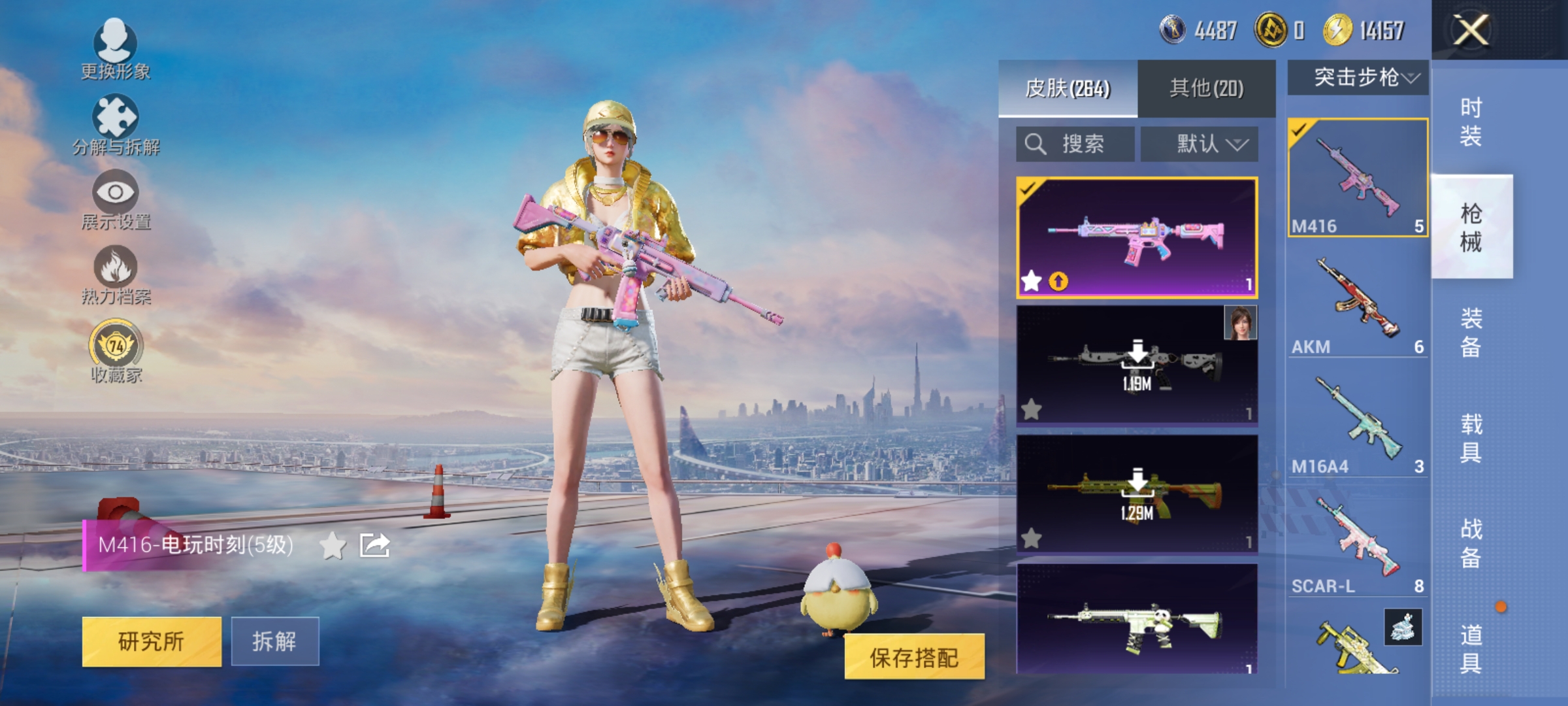
Task: Open the search bar in the skins panel
Action: (1073, 144)
